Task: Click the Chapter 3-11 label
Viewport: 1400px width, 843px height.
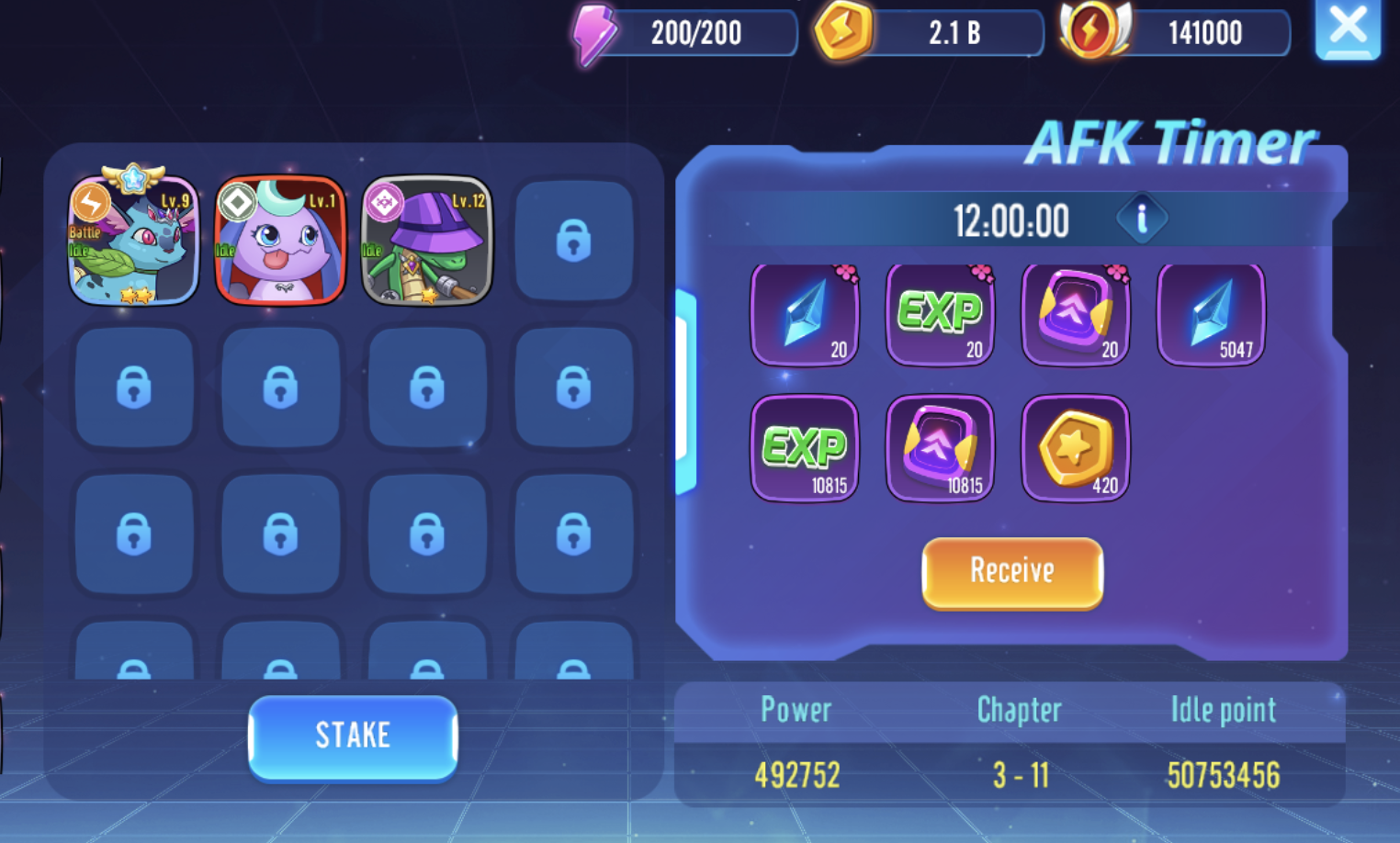Action: click(x=1018, y=775)
